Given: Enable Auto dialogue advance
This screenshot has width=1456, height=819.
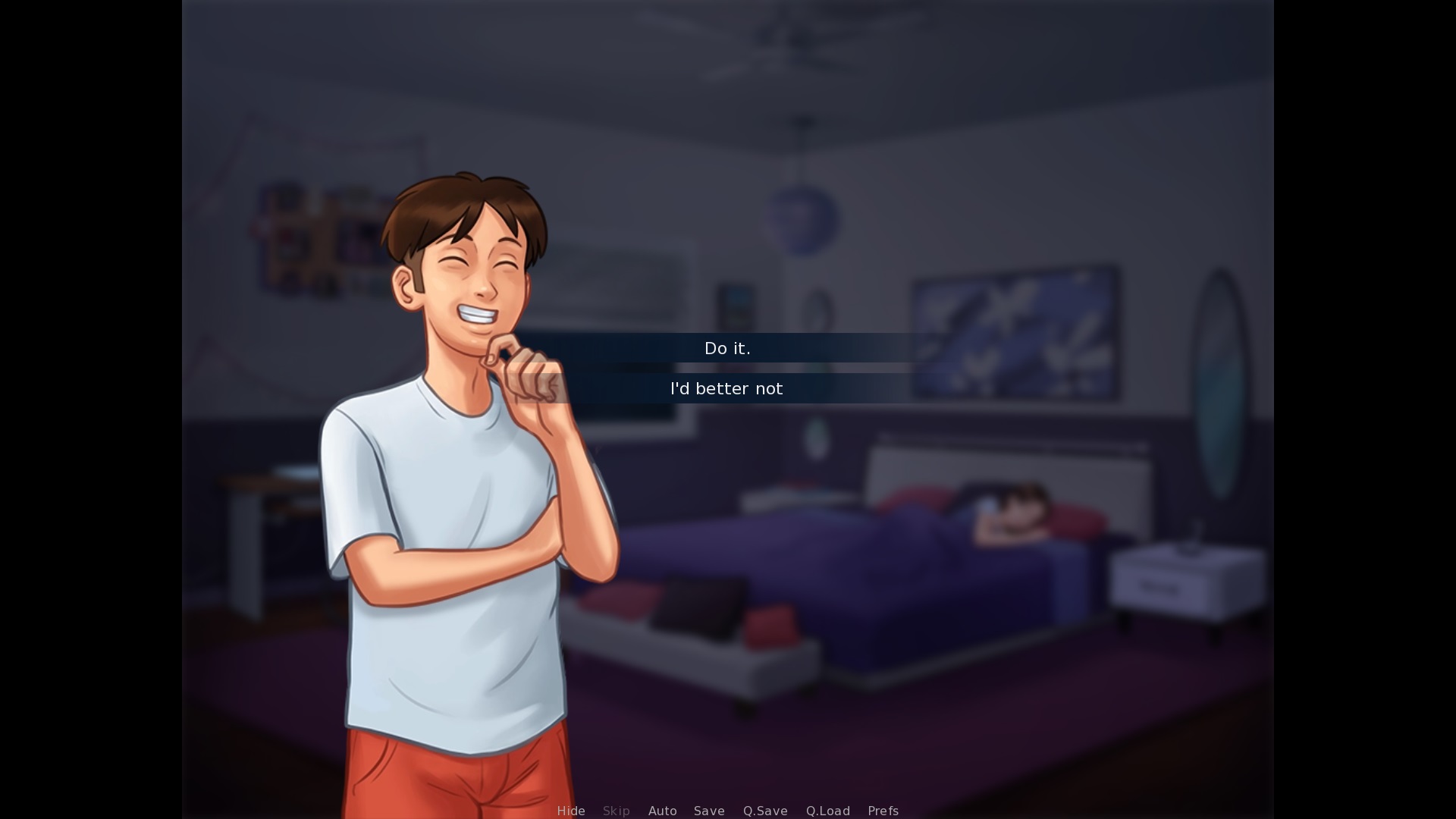Looking at the screenshot, I should (x=662, y=811).
